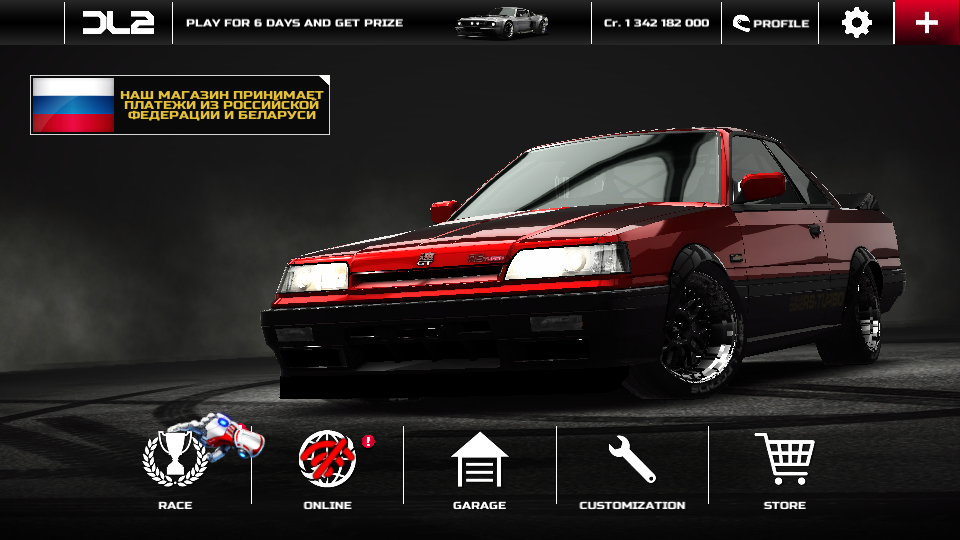960x540 pixels.
Task: Select the credits balance display
Action: click(x=656, y=22)
